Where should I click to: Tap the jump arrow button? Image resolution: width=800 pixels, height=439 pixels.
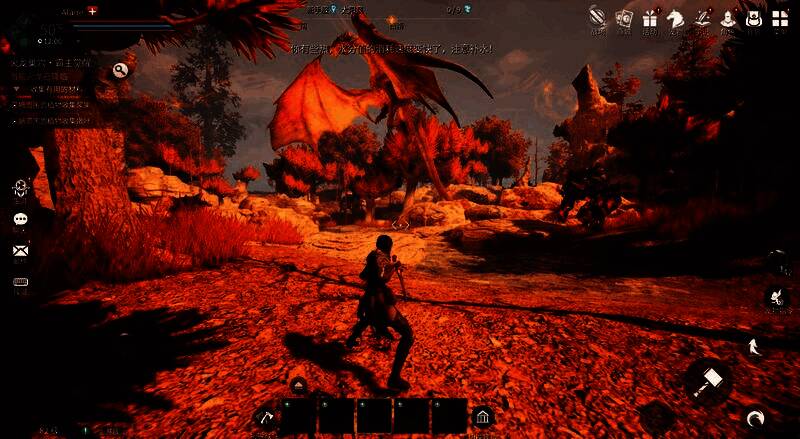(x=755, y=347)
